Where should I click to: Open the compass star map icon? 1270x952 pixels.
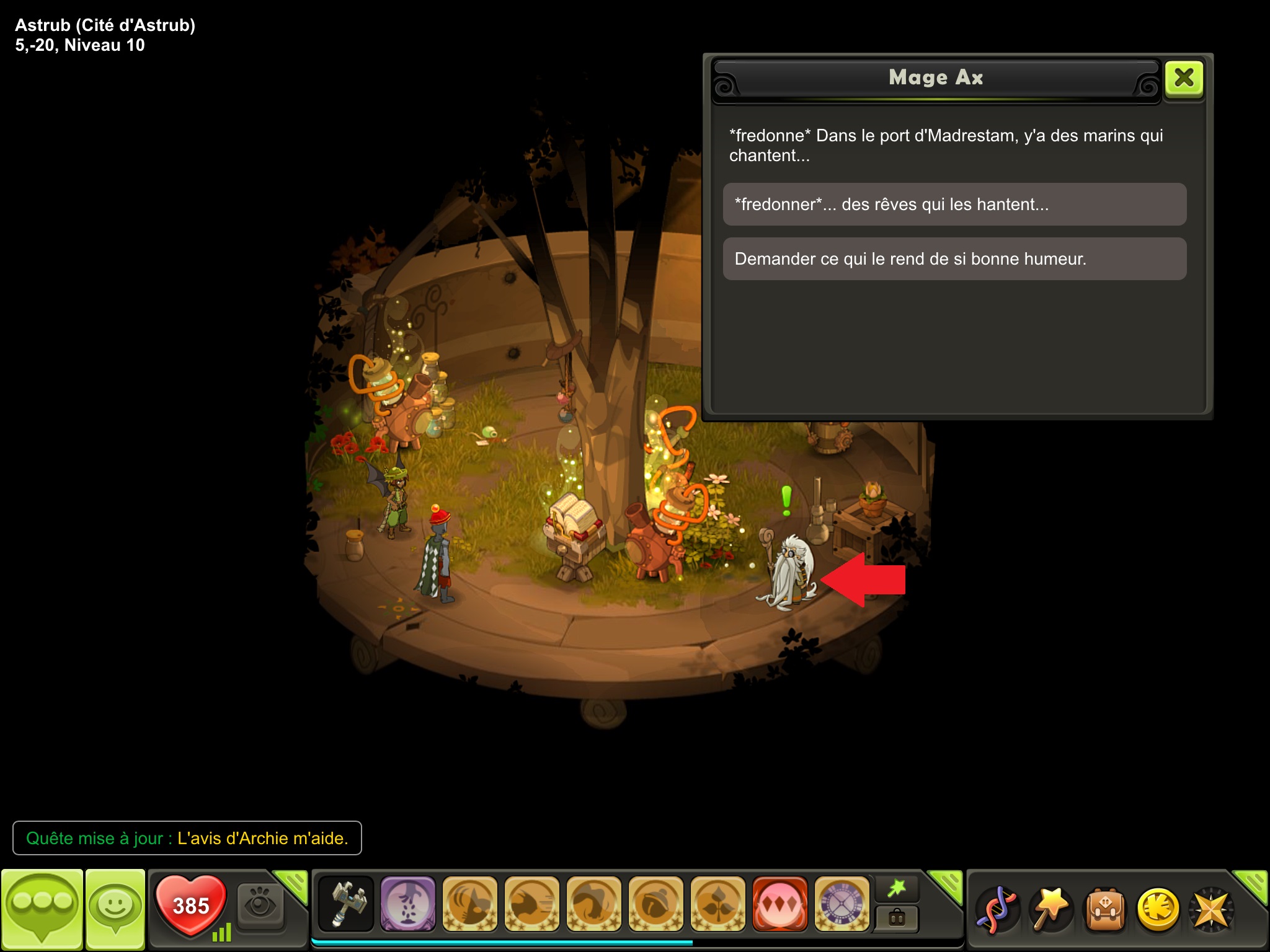click(1210, 909)
